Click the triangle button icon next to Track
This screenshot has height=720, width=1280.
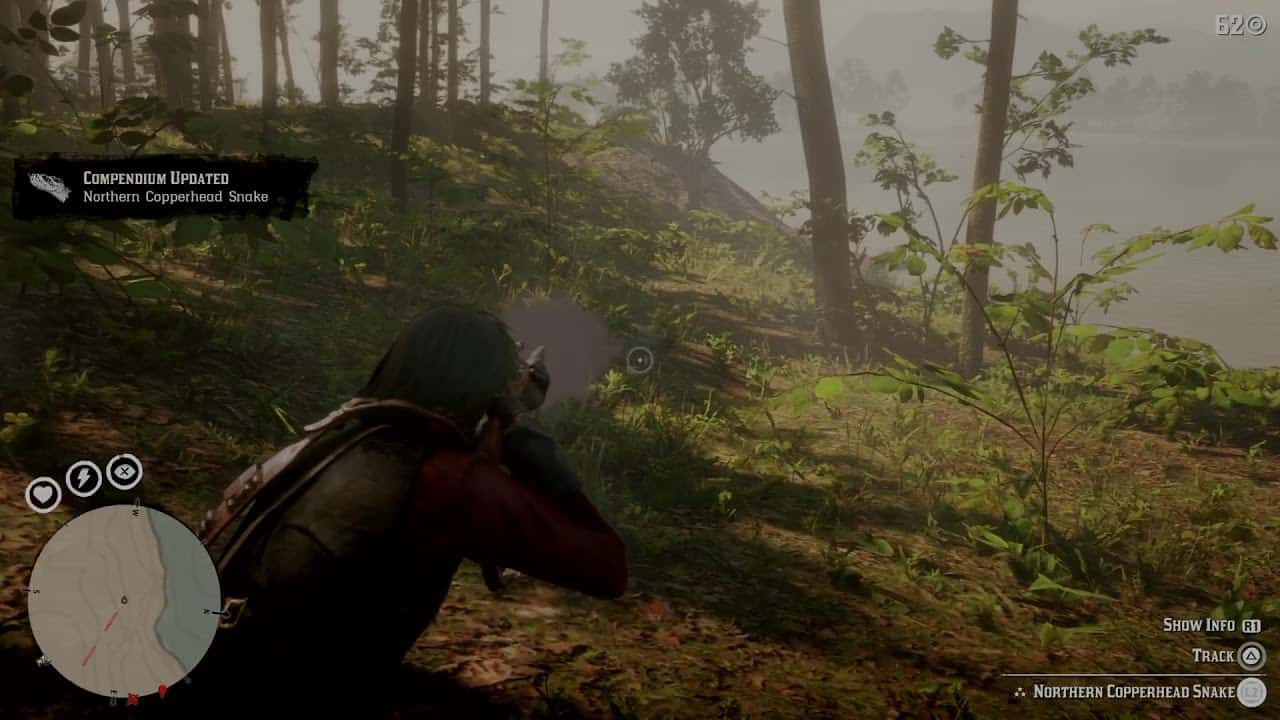pyautogui.click(x=1254, y=656)
